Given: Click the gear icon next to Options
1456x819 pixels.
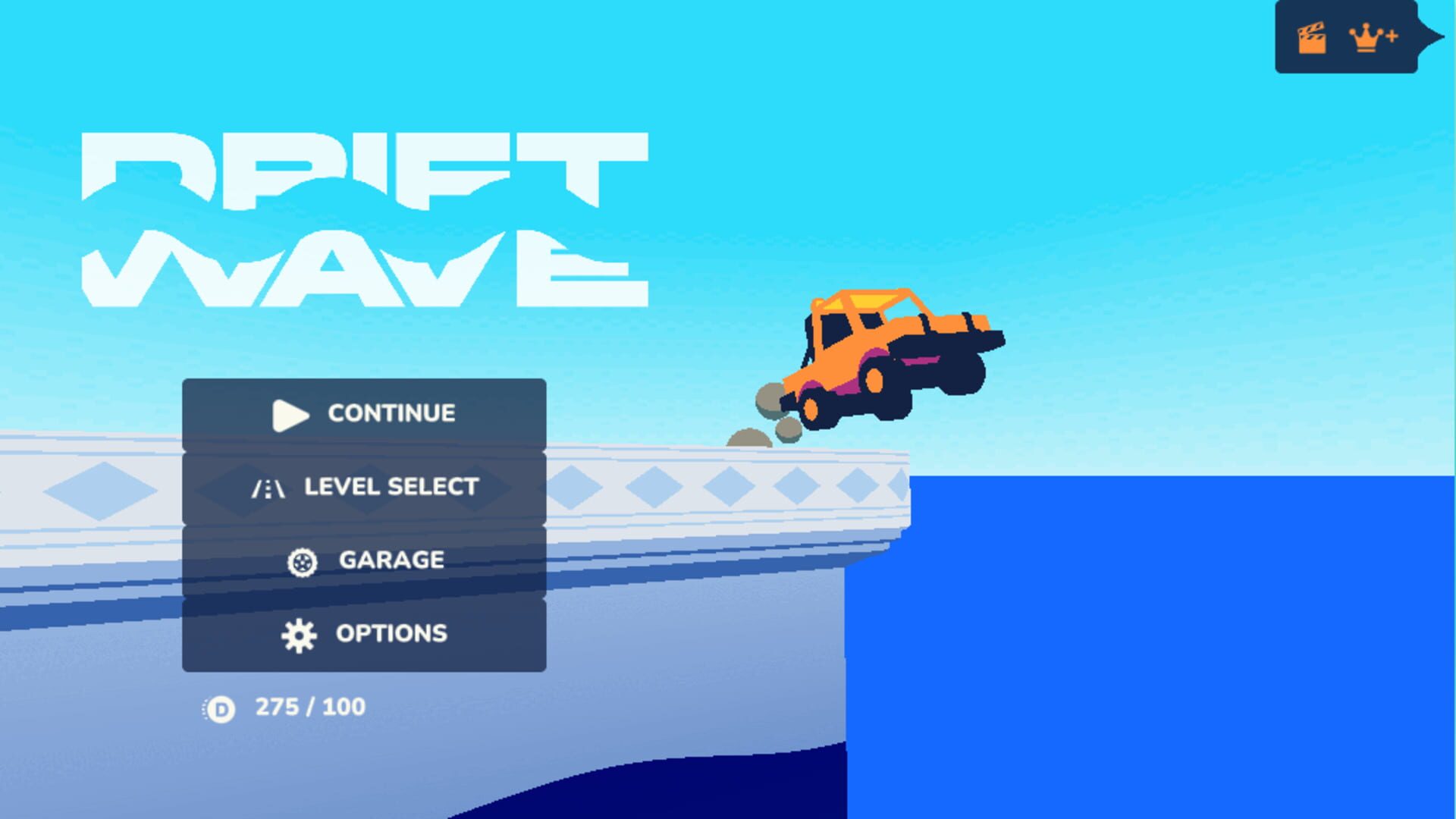Looking at the screenshot, I should coord(300,634).
